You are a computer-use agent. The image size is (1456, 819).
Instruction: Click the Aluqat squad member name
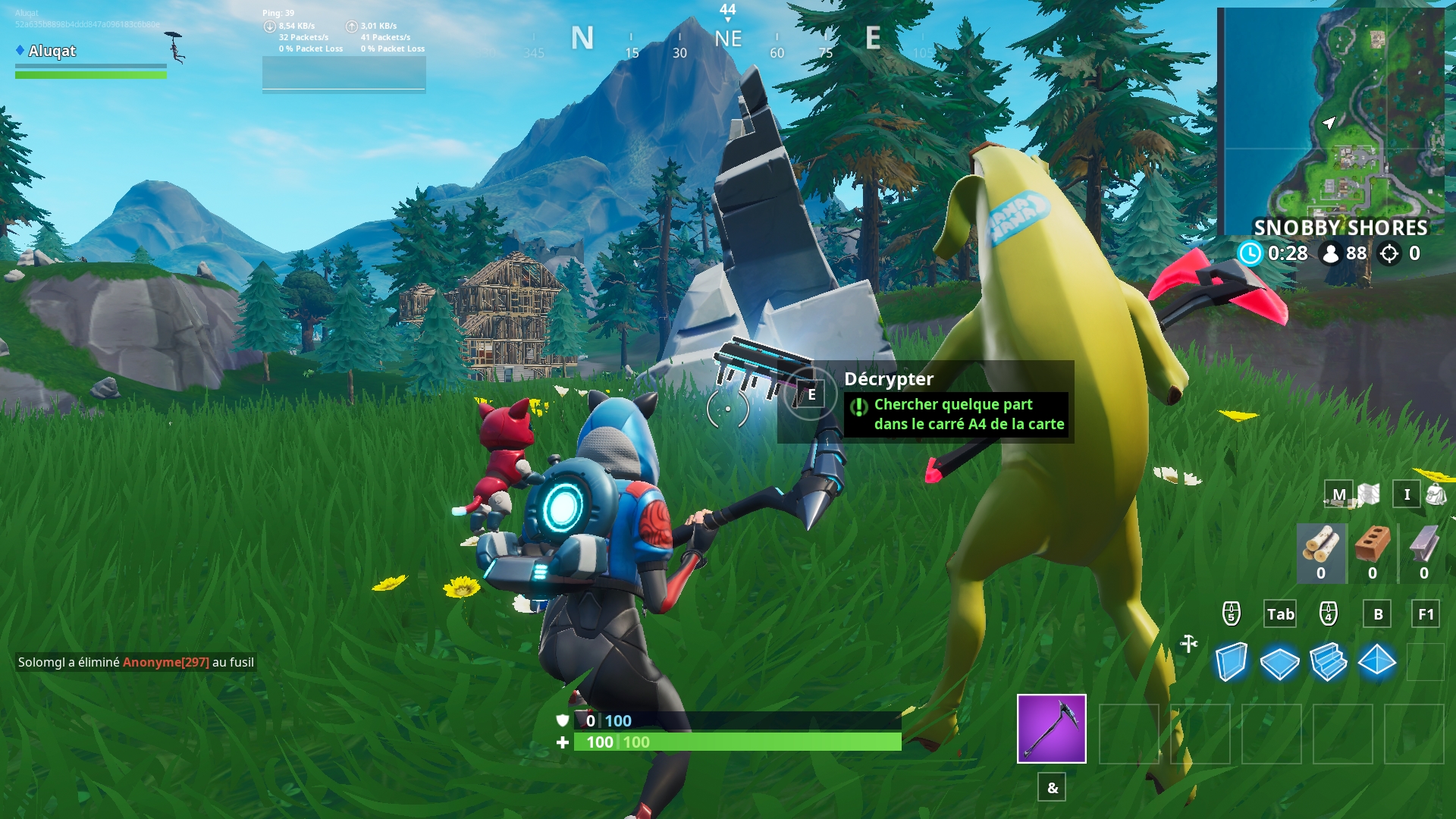click(52, 51)
